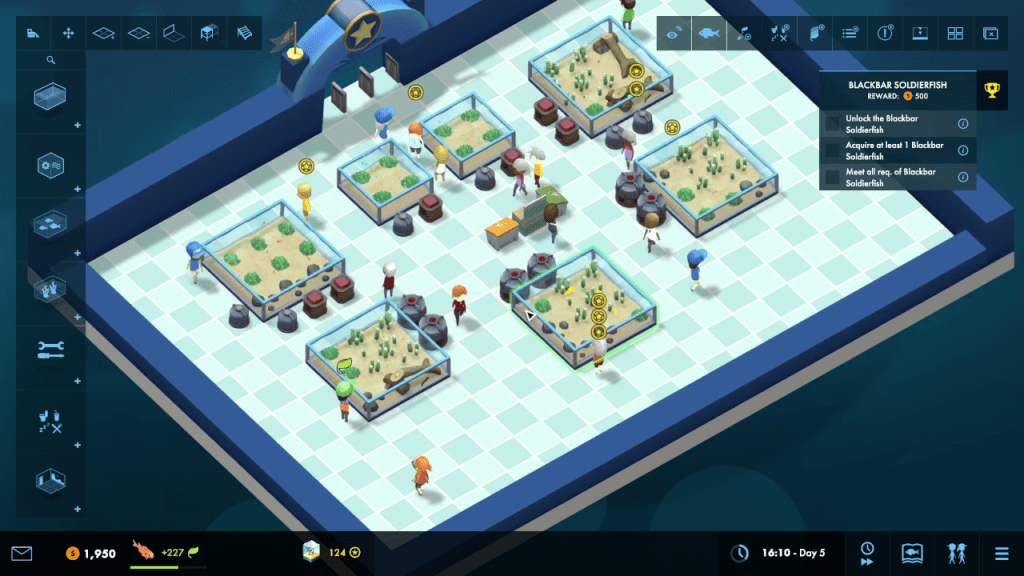Open the four-square grid view button
Viewport: 1024px width, 576px height.
pos(955,33)
